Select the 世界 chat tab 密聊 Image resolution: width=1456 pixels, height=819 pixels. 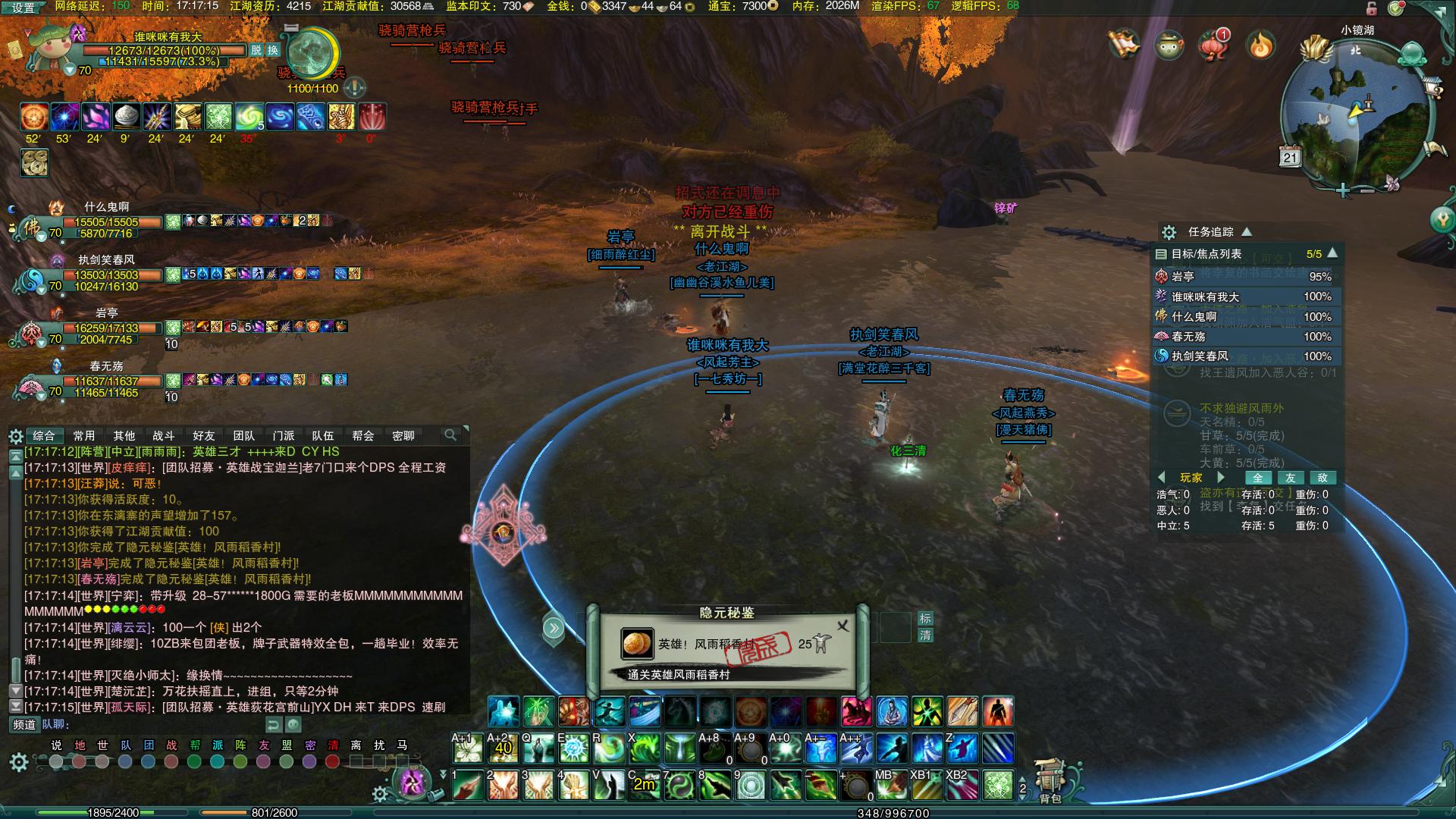coord(403,435)
